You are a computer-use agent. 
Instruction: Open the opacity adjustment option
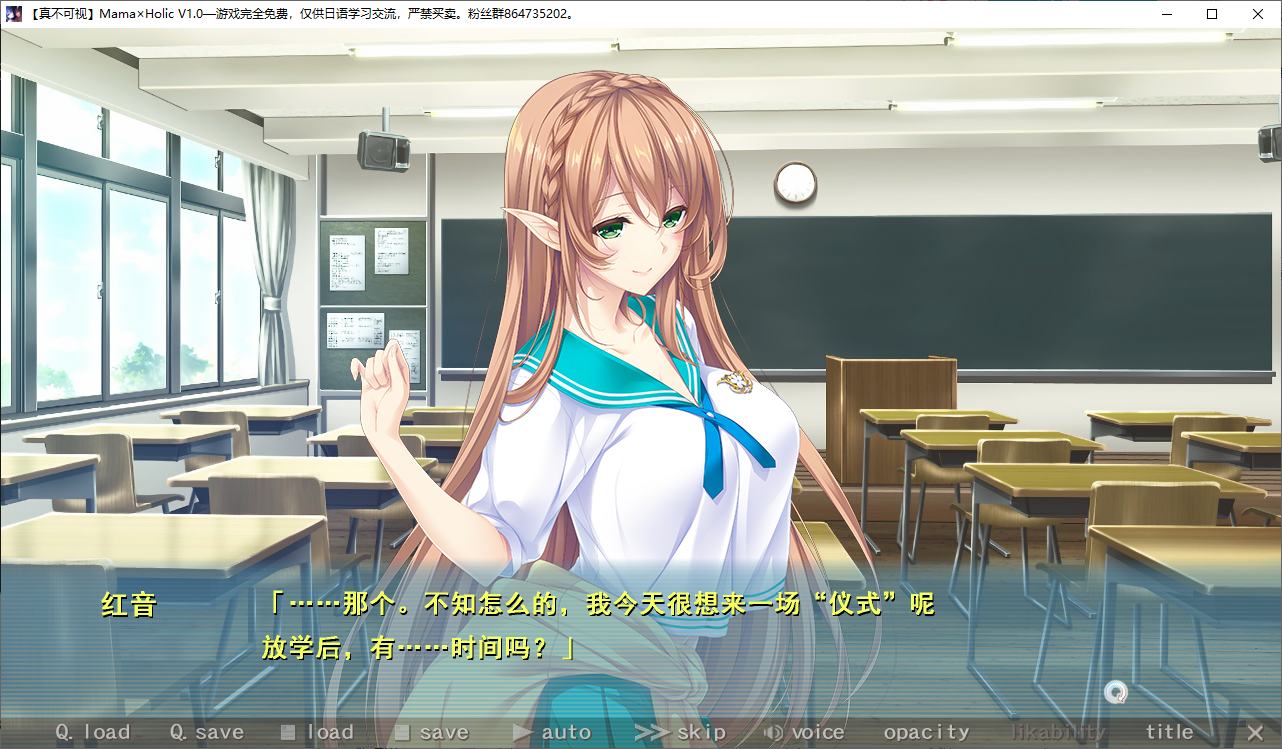(x=925, y=731)
